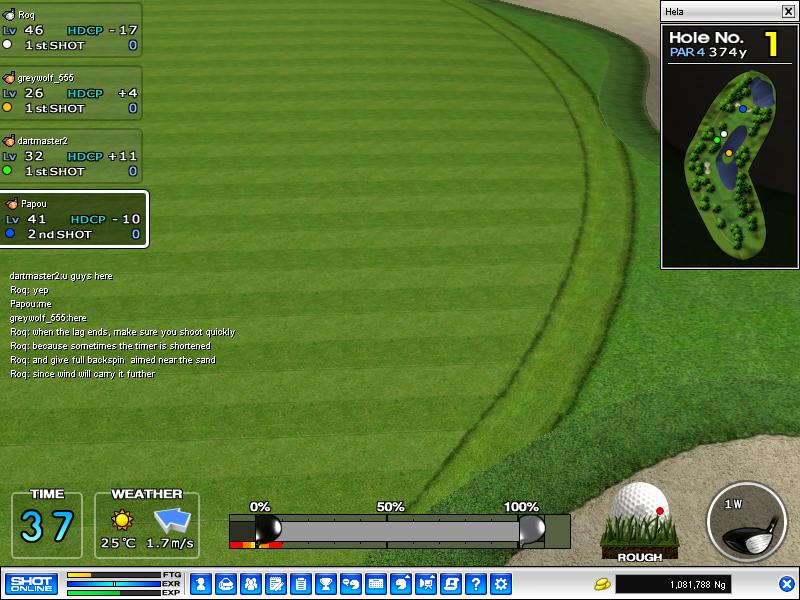
Task: Click the golf ball lie indicator
Action: 640,515
